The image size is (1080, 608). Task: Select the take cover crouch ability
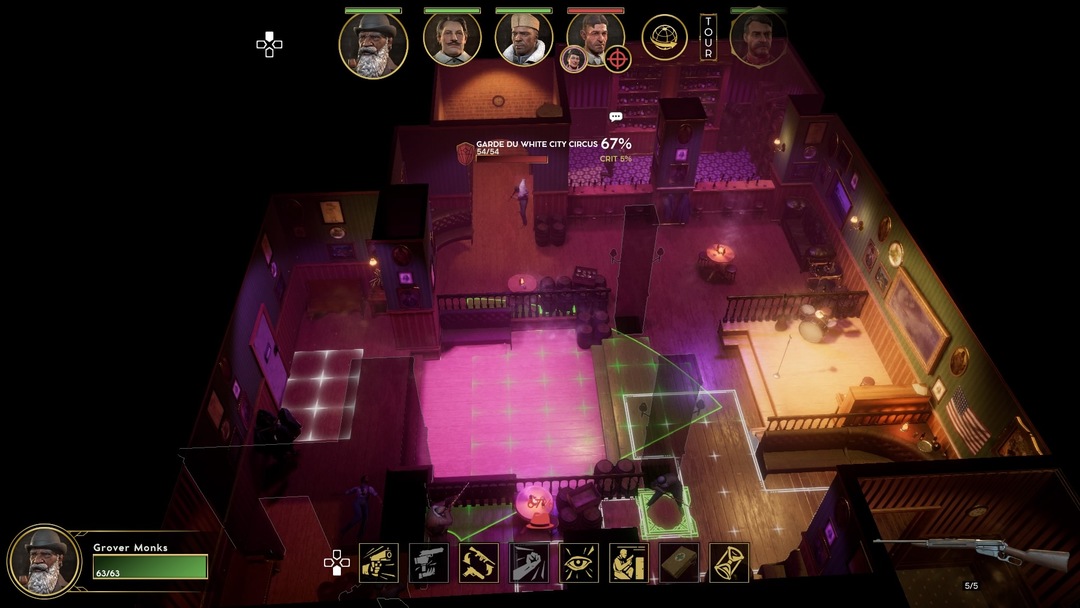tap(629, 563)
